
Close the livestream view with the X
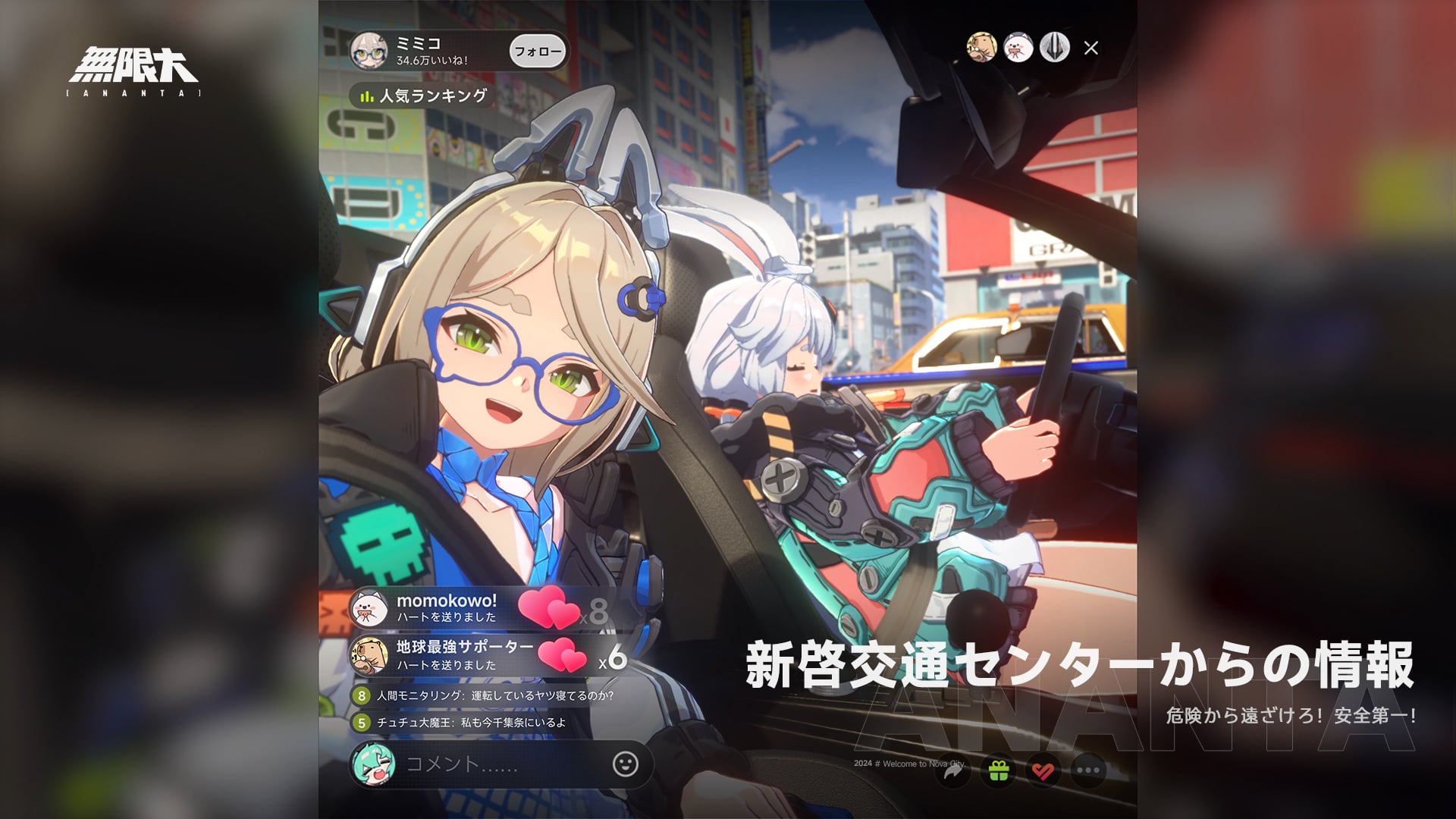[x=1092, y=48]
